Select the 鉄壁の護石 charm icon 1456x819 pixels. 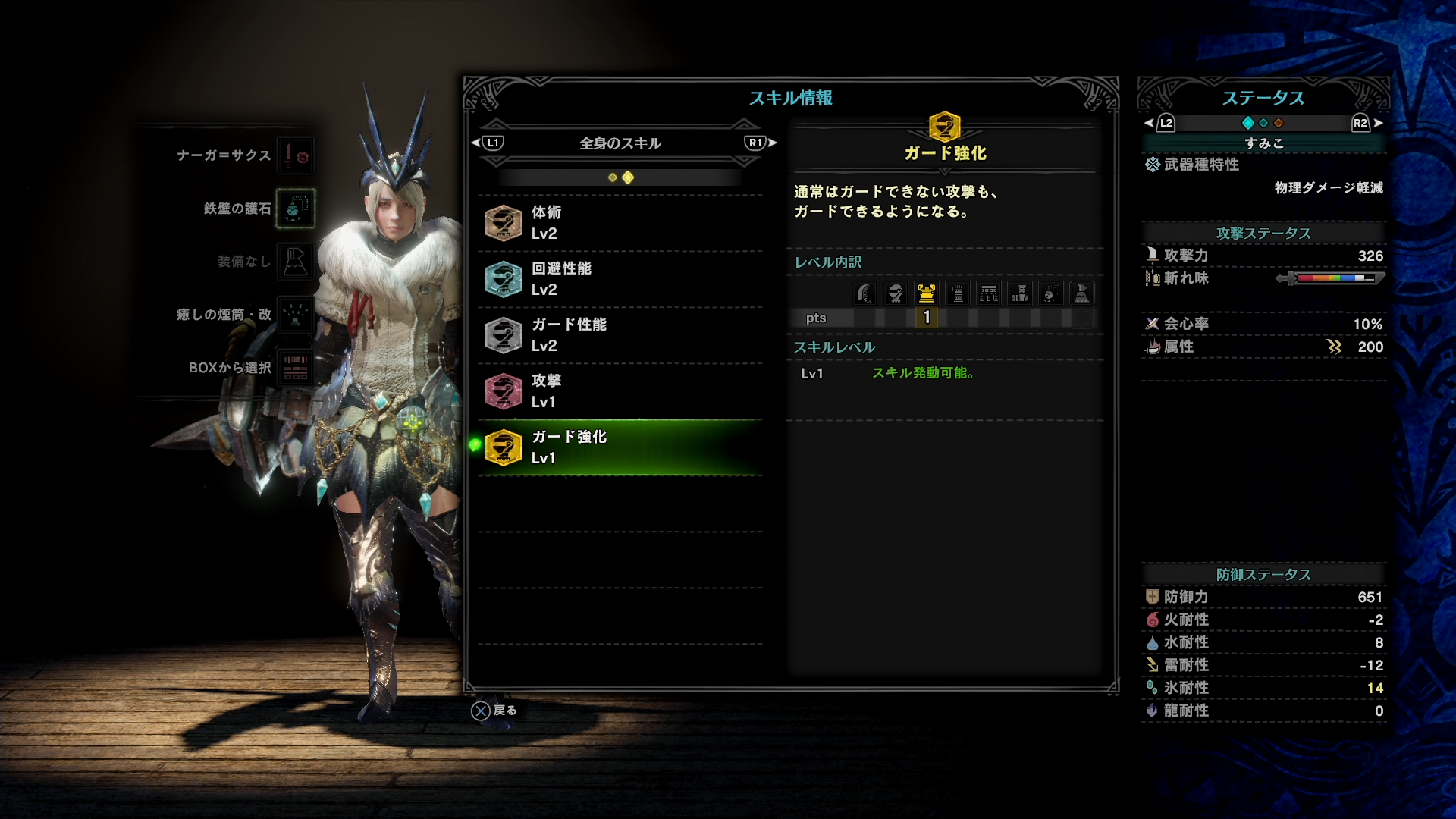click(x=296, y=209)
